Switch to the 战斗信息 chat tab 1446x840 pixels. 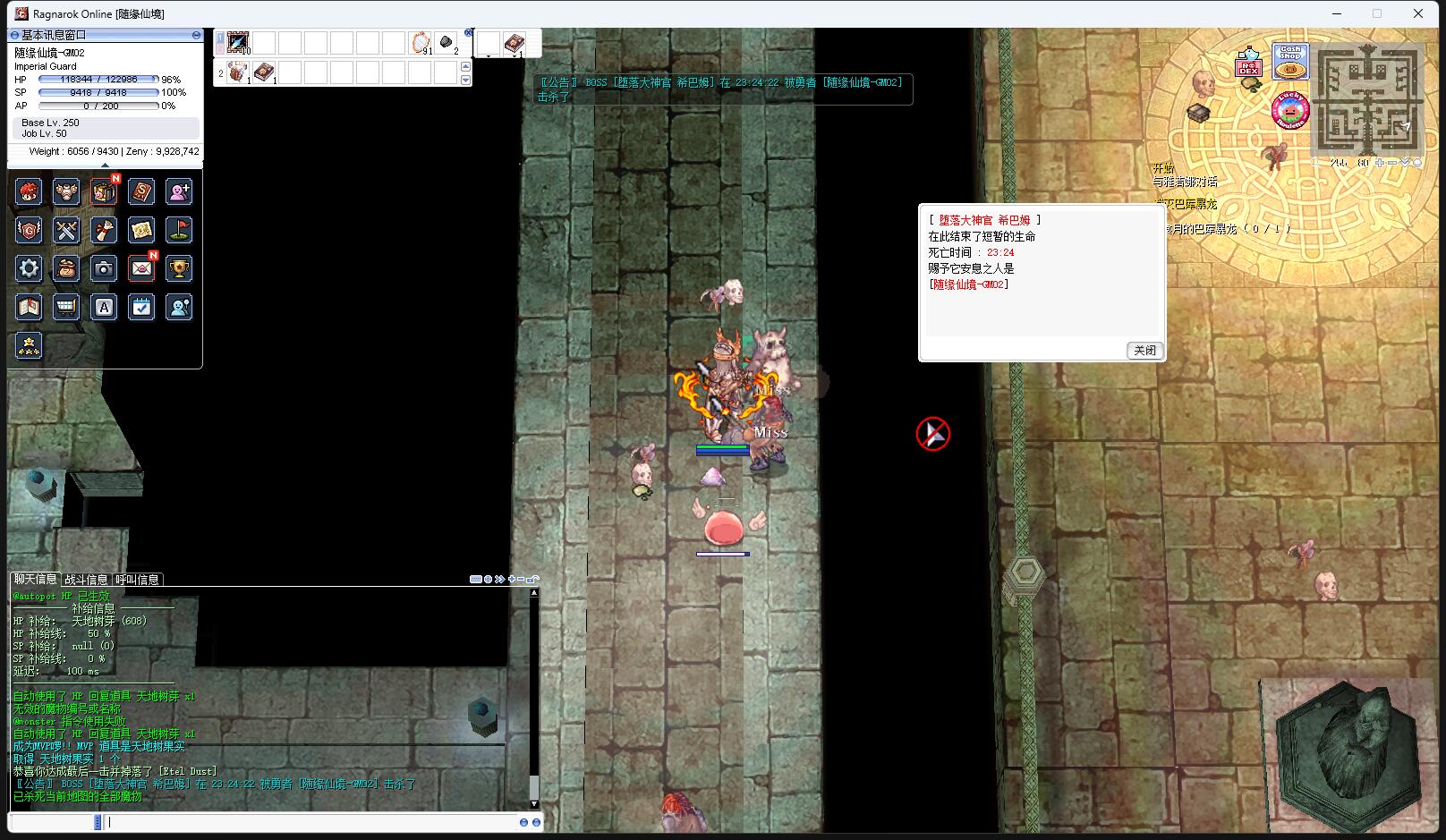tap(86, 580)
